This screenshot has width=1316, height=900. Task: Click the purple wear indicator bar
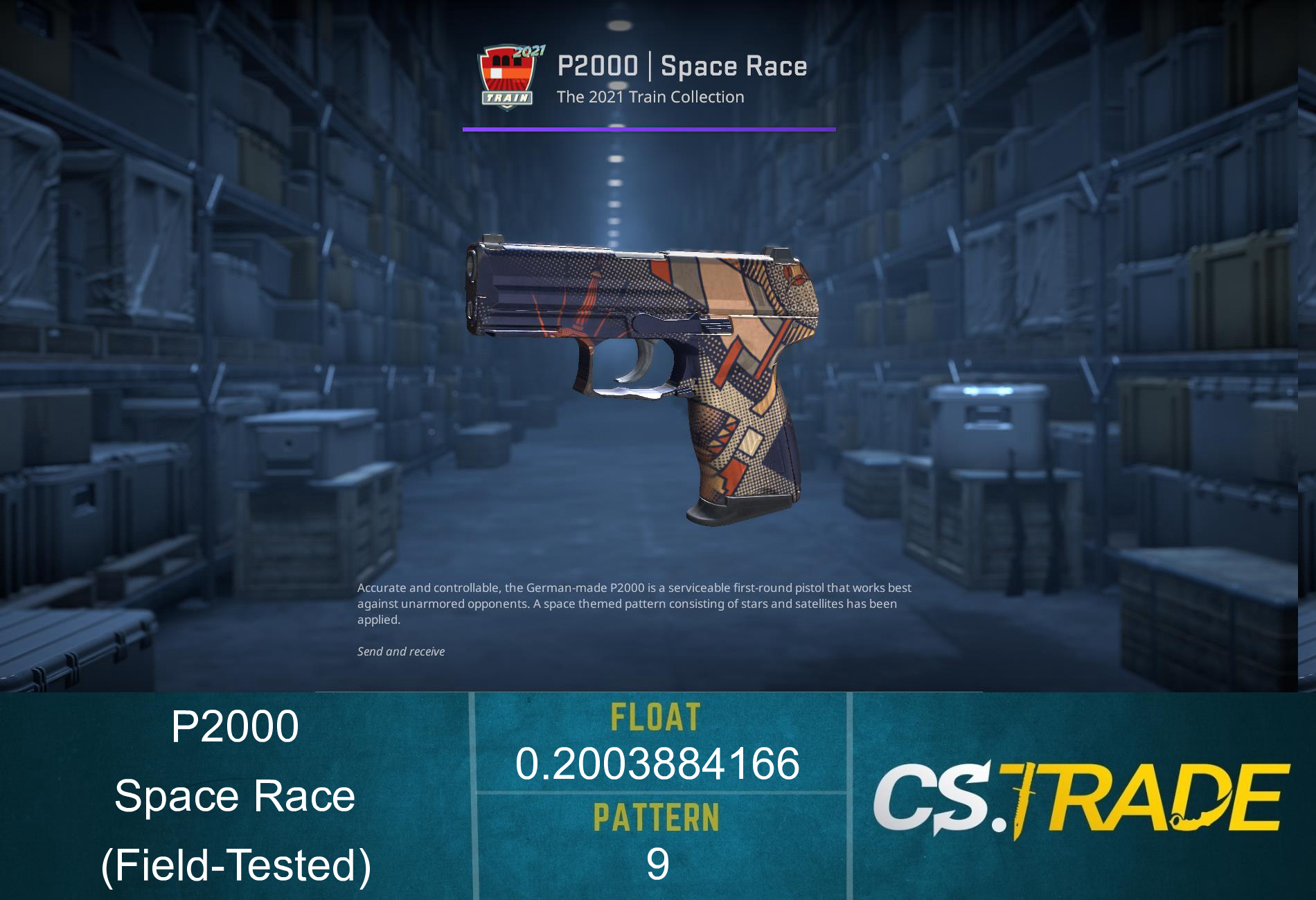(x=648, y=128)
